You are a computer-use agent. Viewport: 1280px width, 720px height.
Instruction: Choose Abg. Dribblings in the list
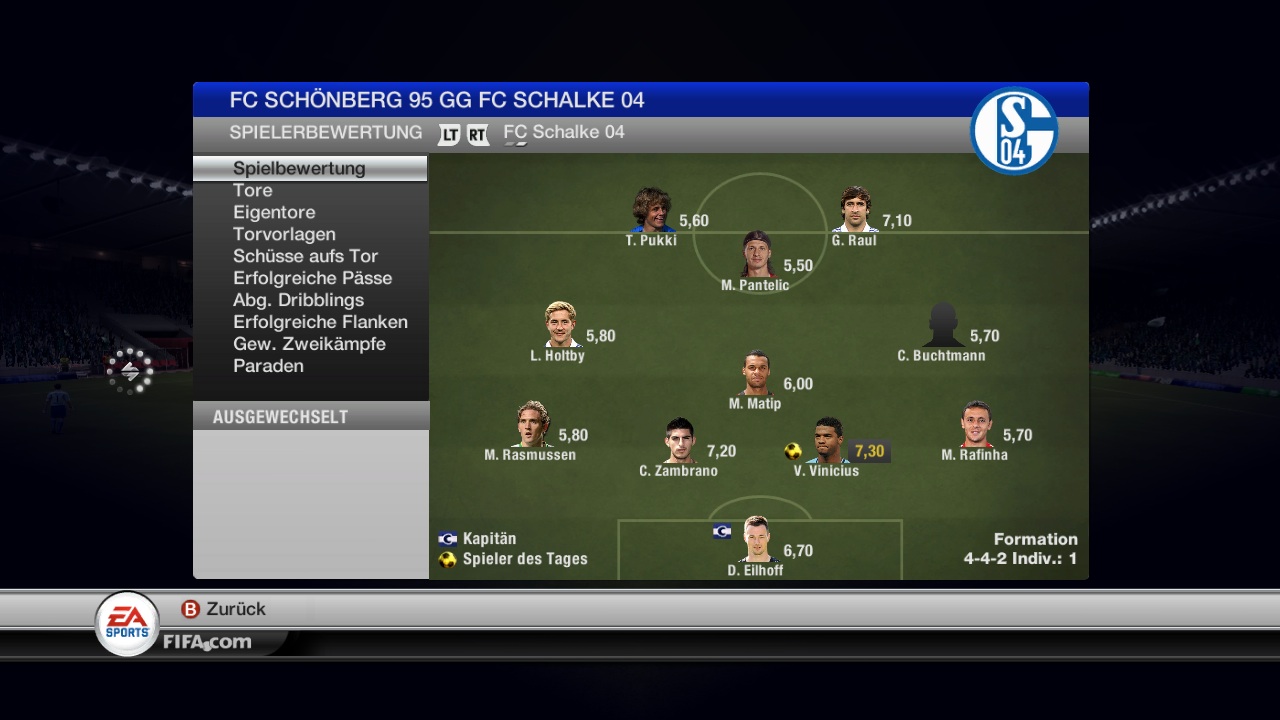coord(298,300)
